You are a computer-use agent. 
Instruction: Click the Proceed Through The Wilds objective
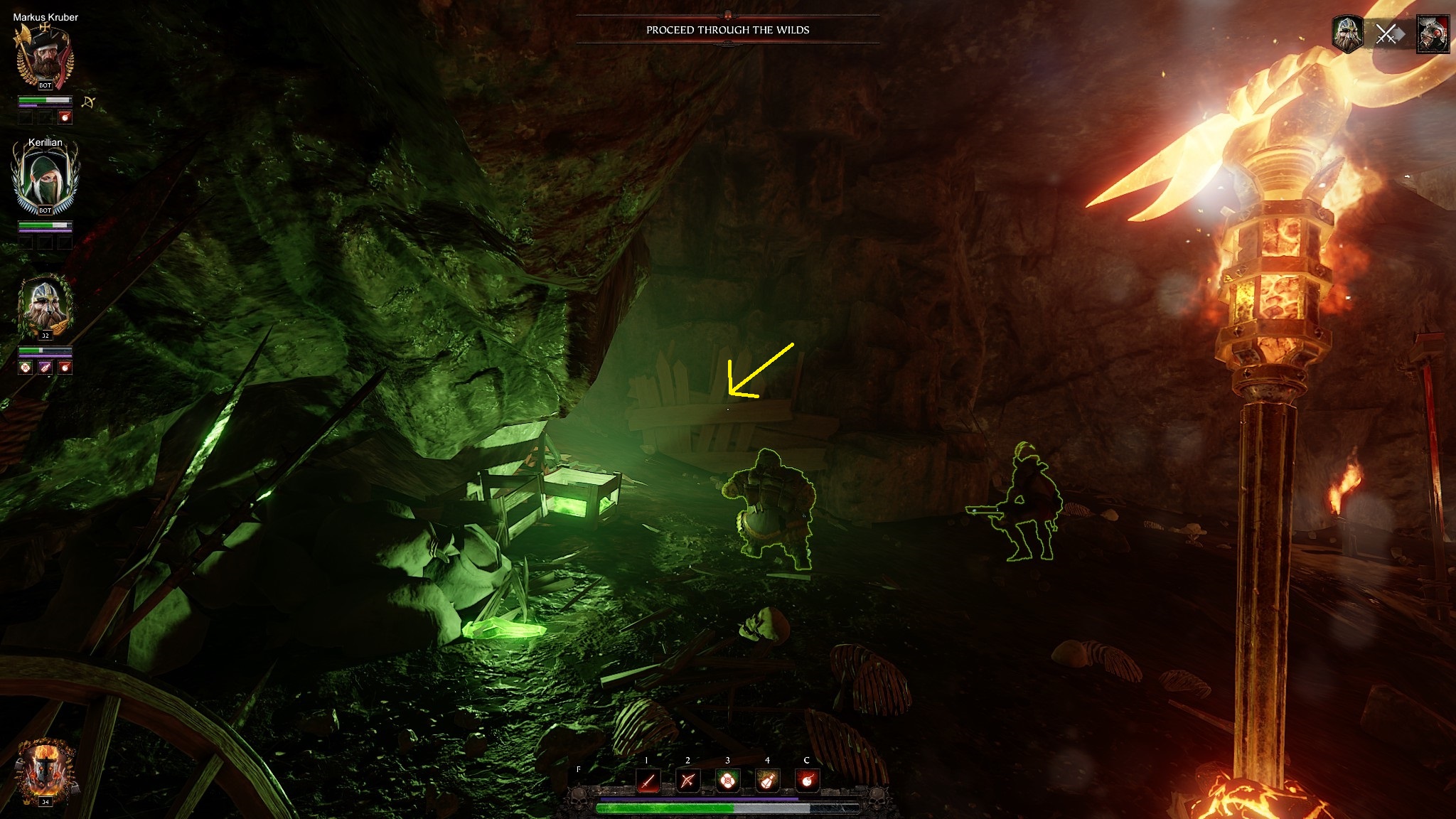pyautogui.click(x=727, y=30)
